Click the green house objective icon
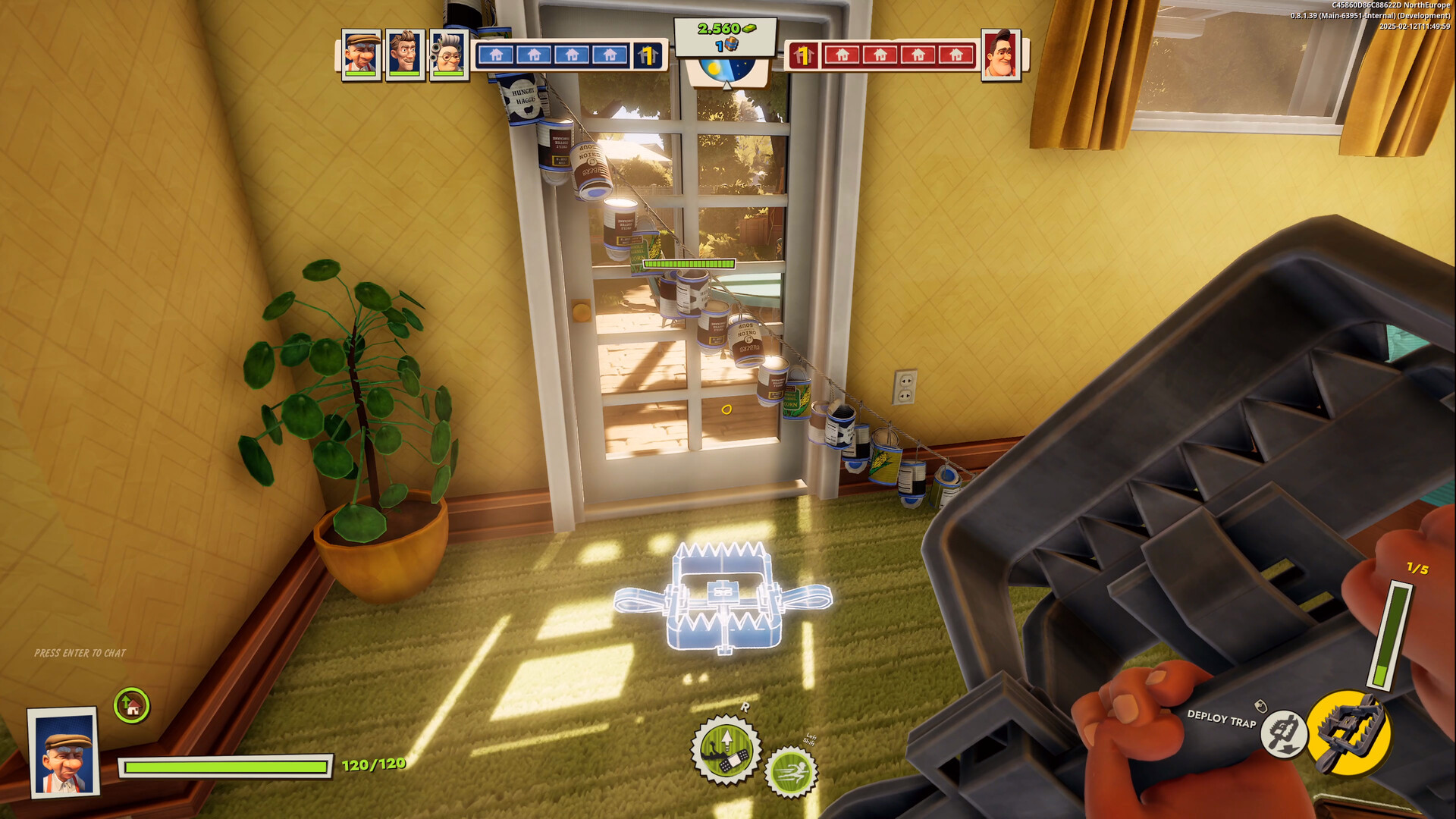 coord(132,706)
